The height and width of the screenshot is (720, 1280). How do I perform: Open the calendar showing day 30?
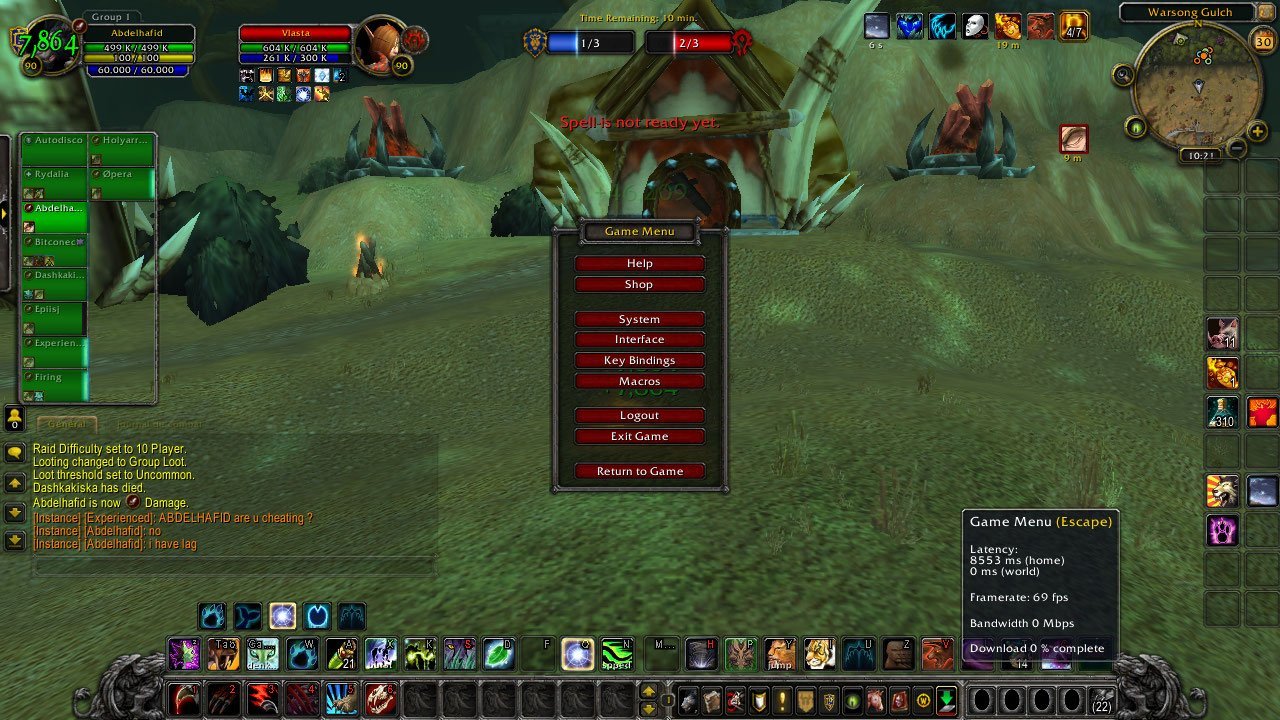click(x=1263, y=42)
